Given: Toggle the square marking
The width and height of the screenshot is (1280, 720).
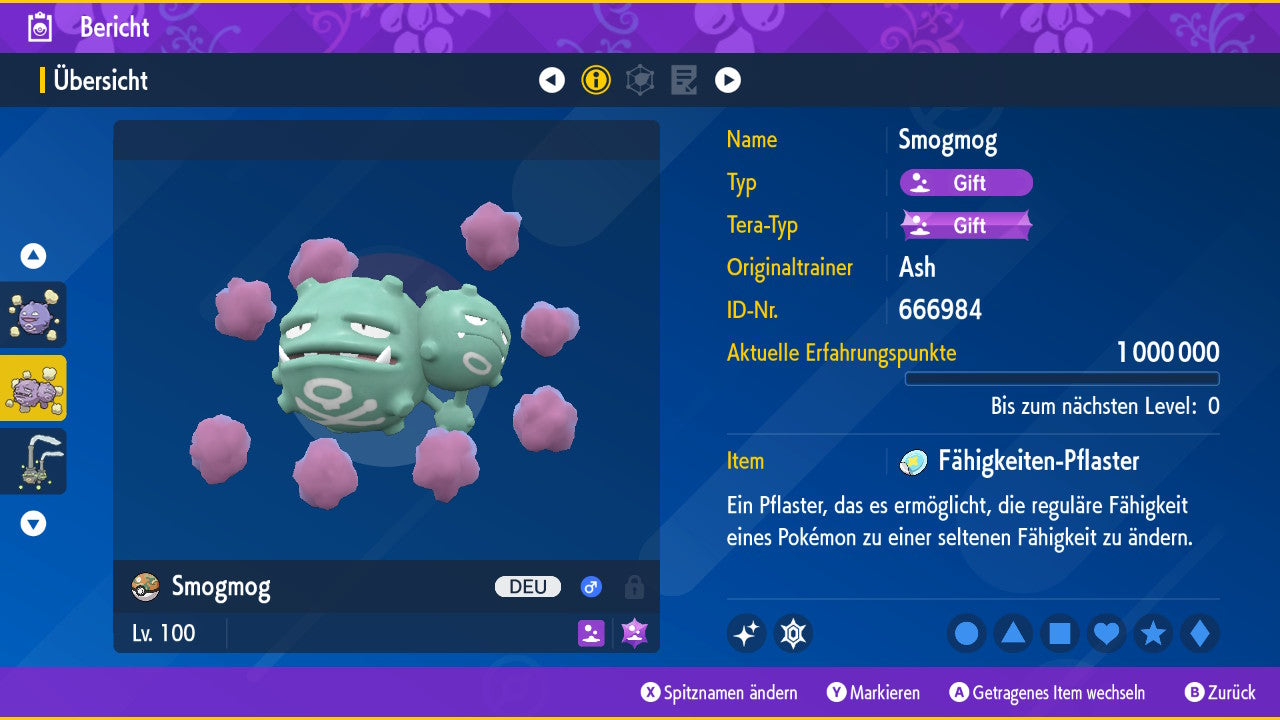Looking at the screenshot, I should (x=1060, y=633).
